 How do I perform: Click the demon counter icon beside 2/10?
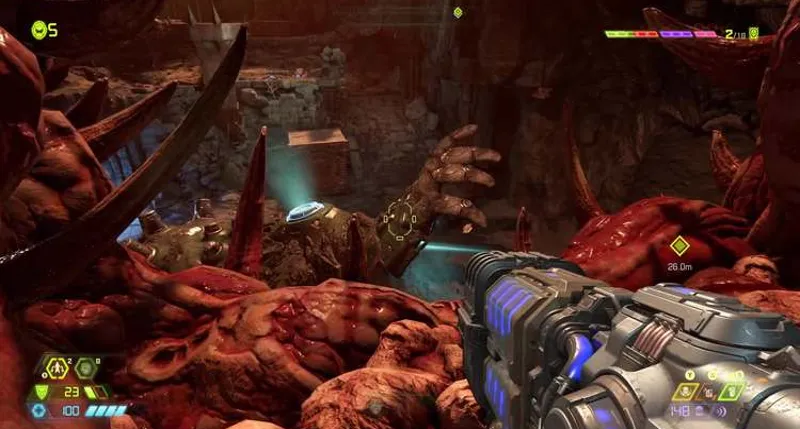(x=754, y=33)
